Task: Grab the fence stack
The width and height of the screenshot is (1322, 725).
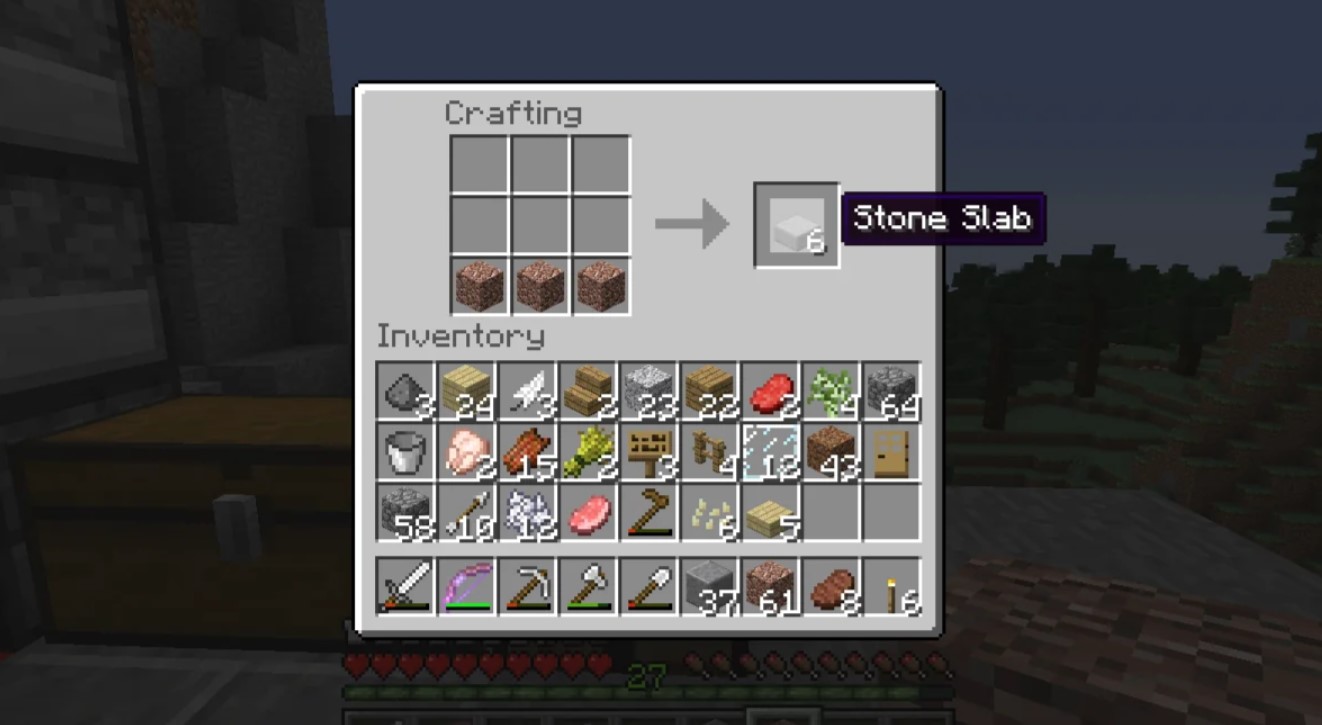Action: pos(709,452)
